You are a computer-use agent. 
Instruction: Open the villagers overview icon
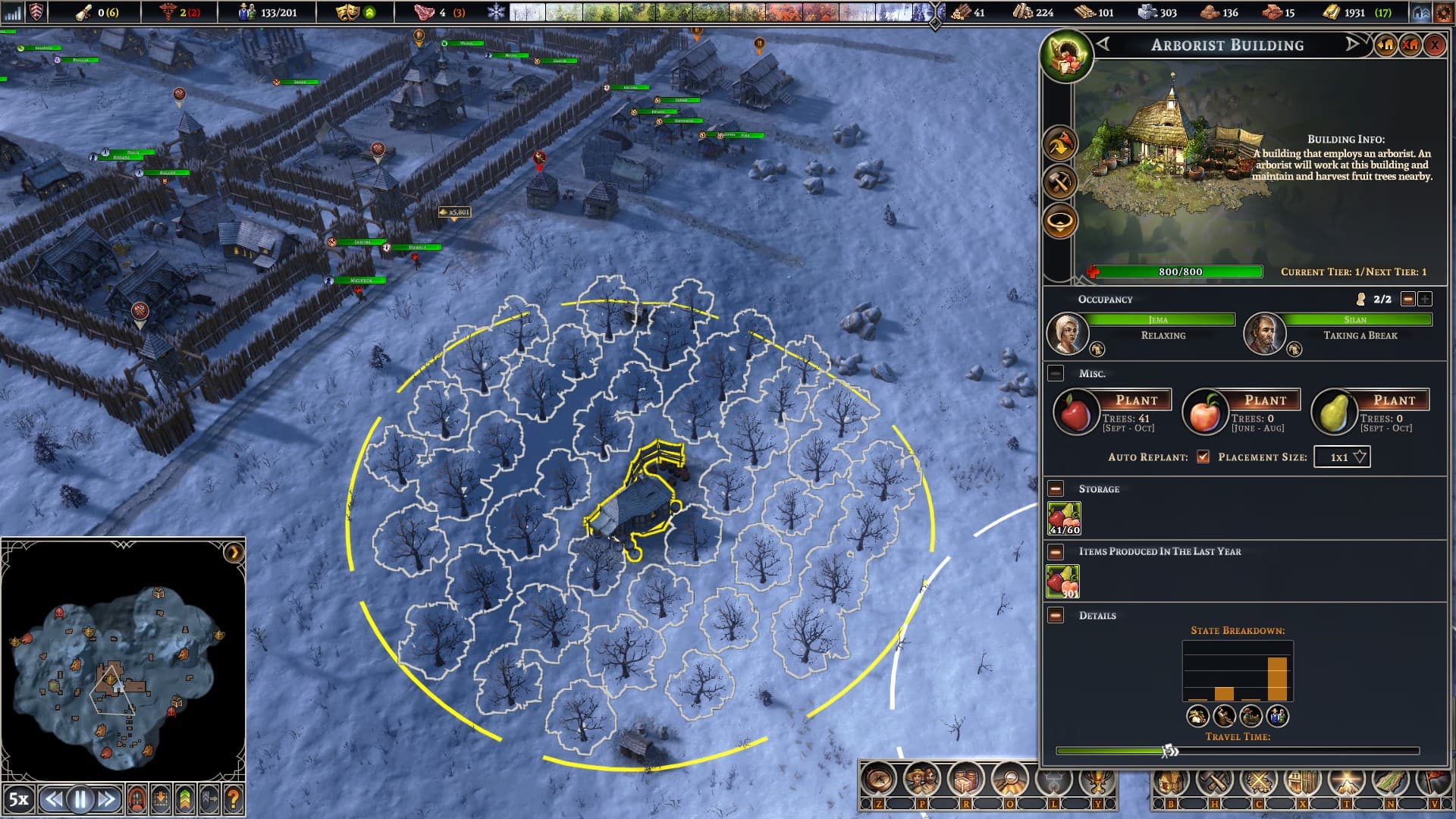pyautogui.click(x=922, y=780)
